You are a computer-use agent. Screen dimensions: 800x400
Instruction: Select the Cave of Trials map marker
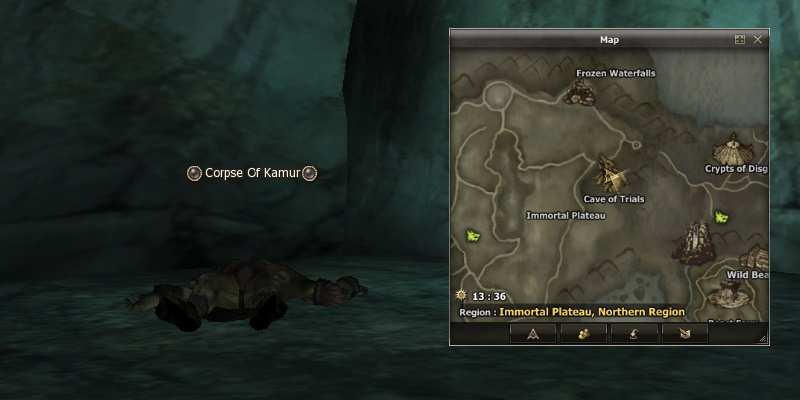(x=612, y=174)
